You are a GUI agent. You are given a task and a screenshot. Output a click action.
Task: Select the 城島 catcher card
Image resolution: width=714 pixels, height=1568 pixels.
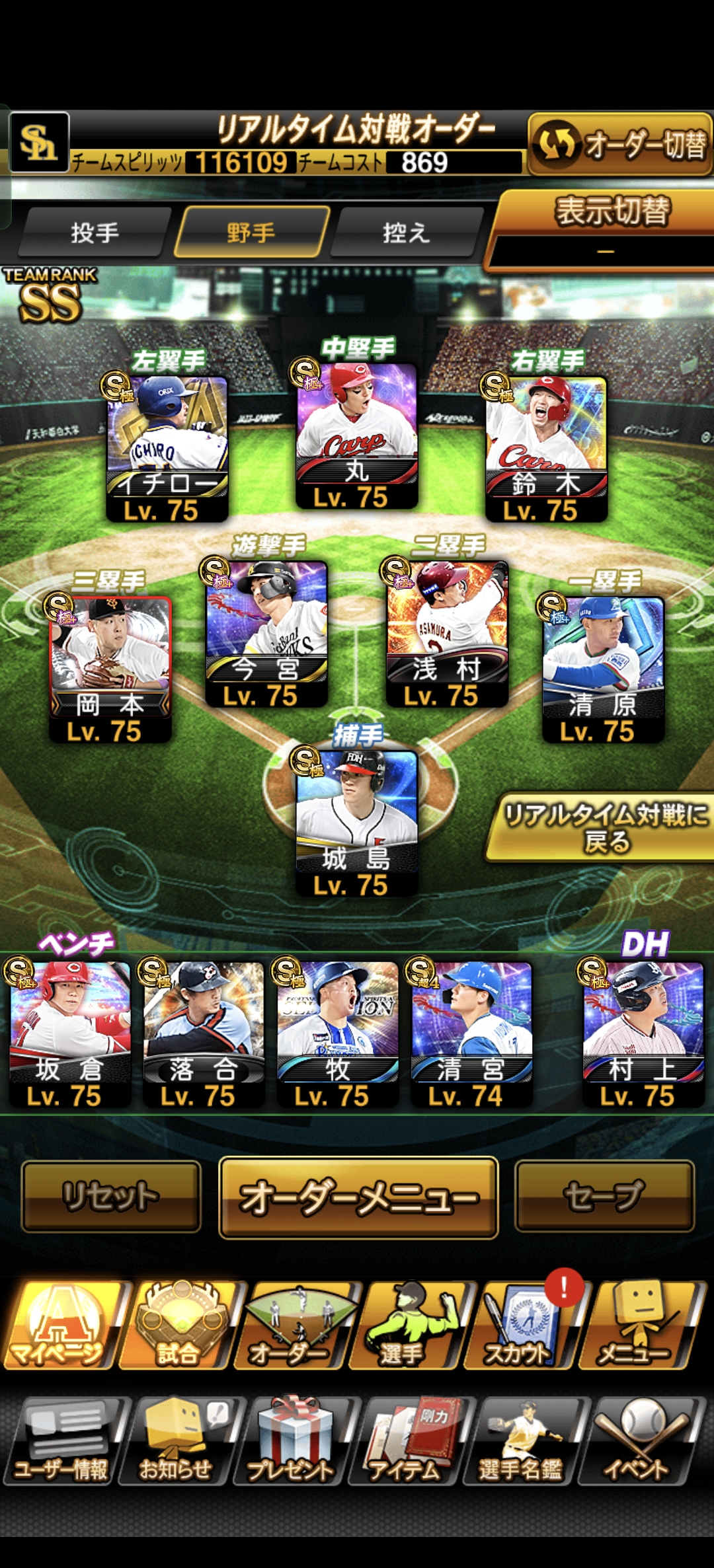point(357,822)
